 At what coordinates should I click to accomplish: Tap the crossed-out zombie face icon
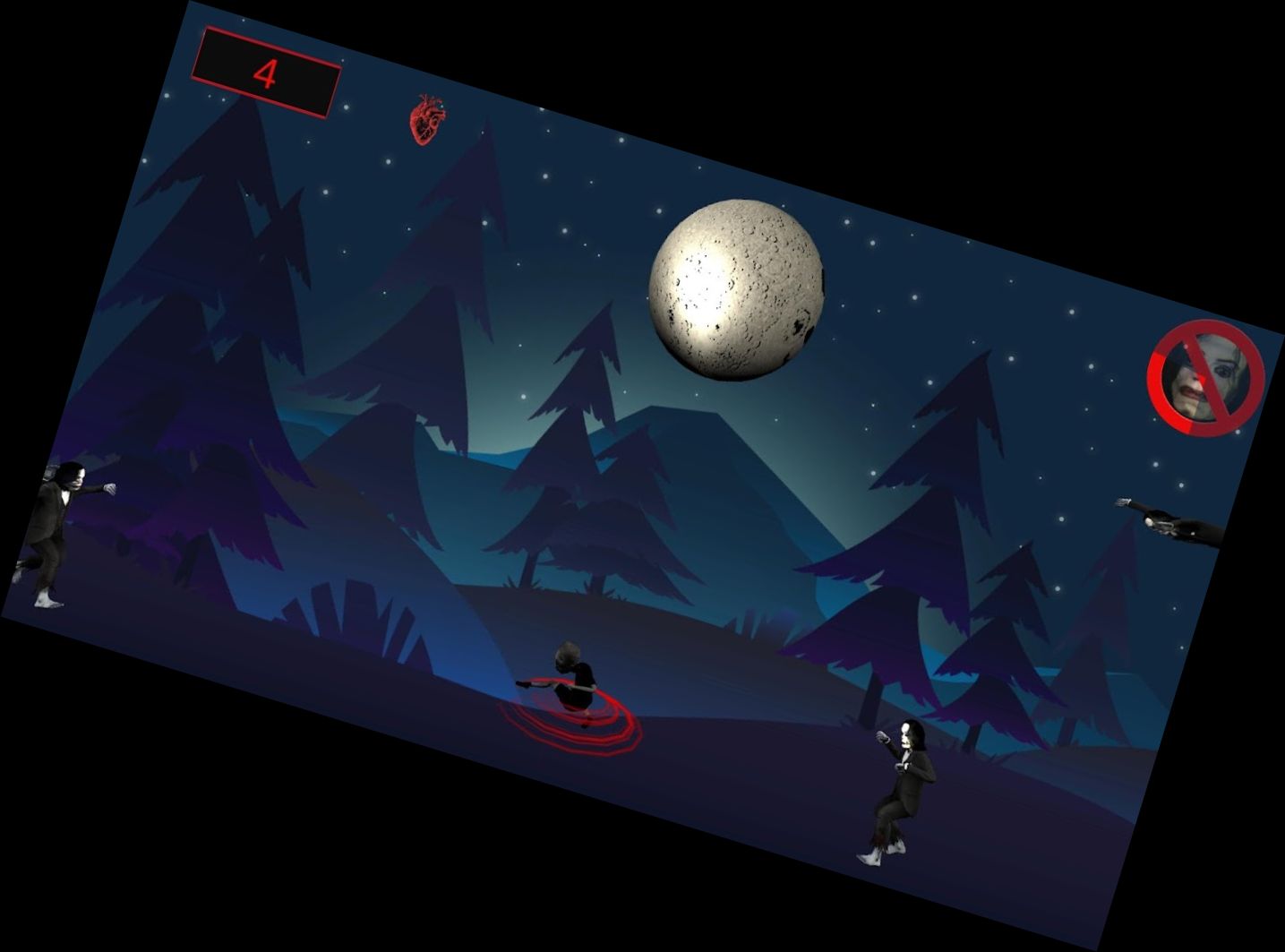click(x=1205, y=378)
